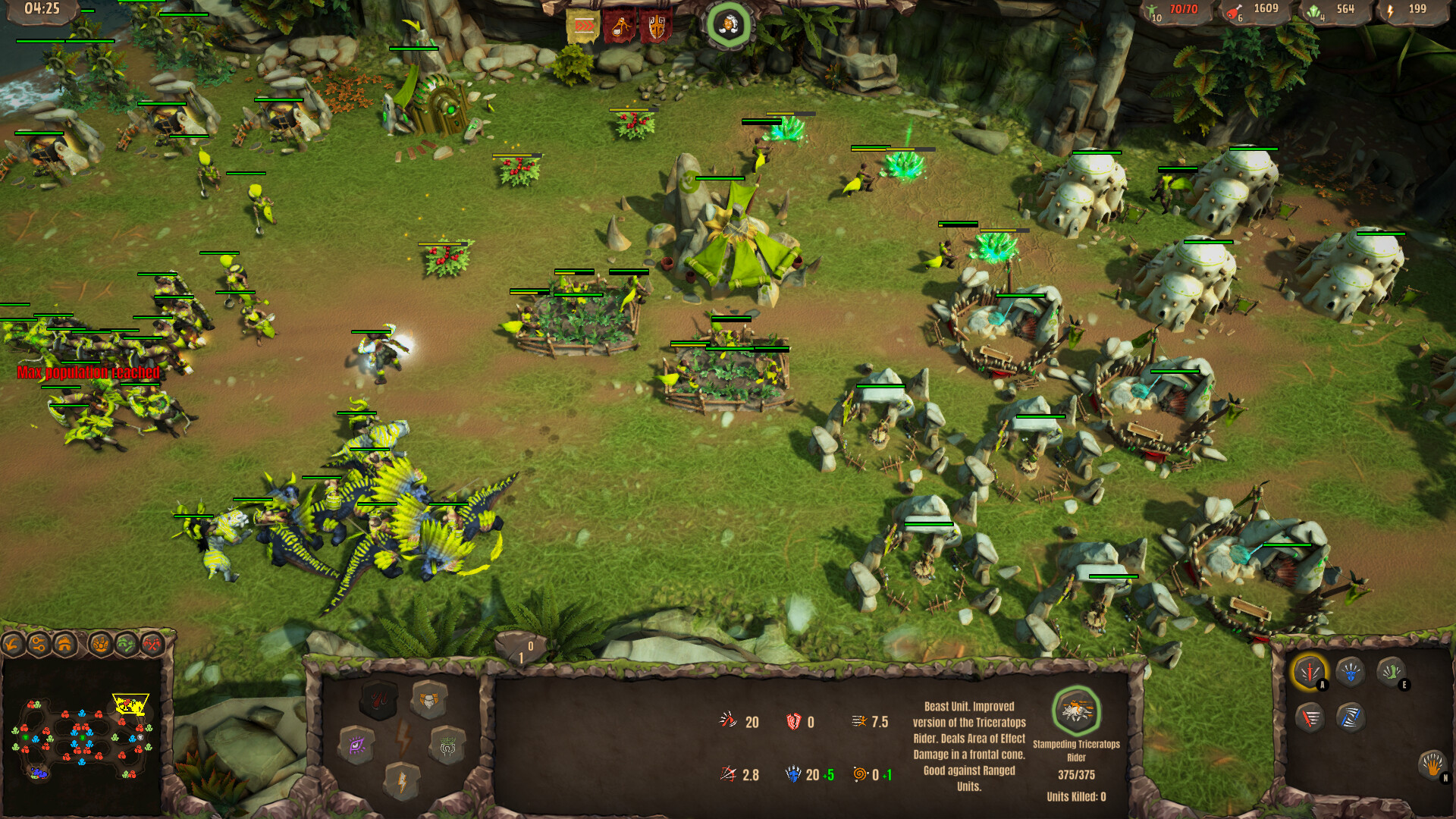Click the orange helmet armor upgrade rune

pos(428,701)
